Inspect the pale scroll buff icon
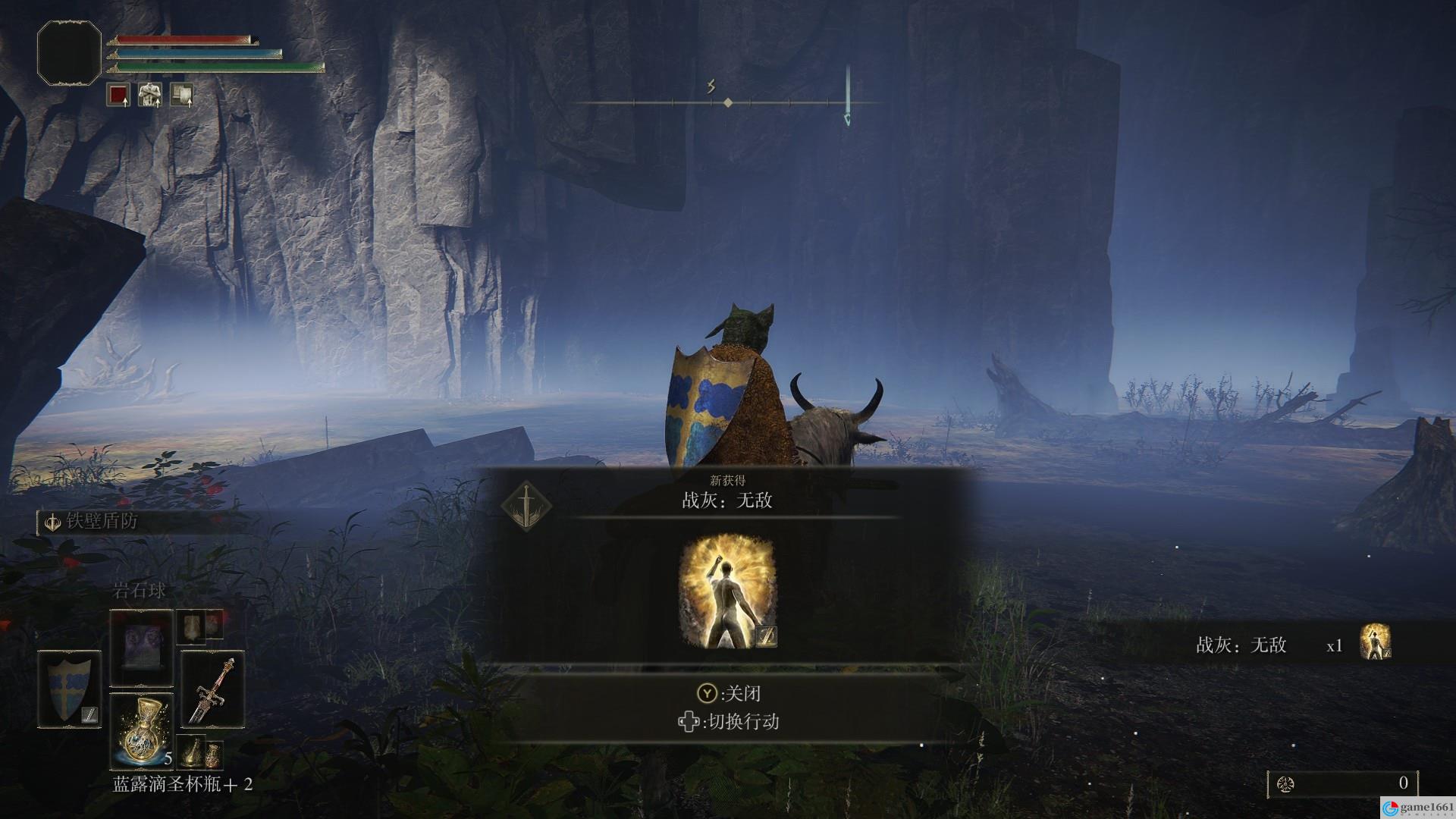The image size is (1456, 819). tap(181, 95)
